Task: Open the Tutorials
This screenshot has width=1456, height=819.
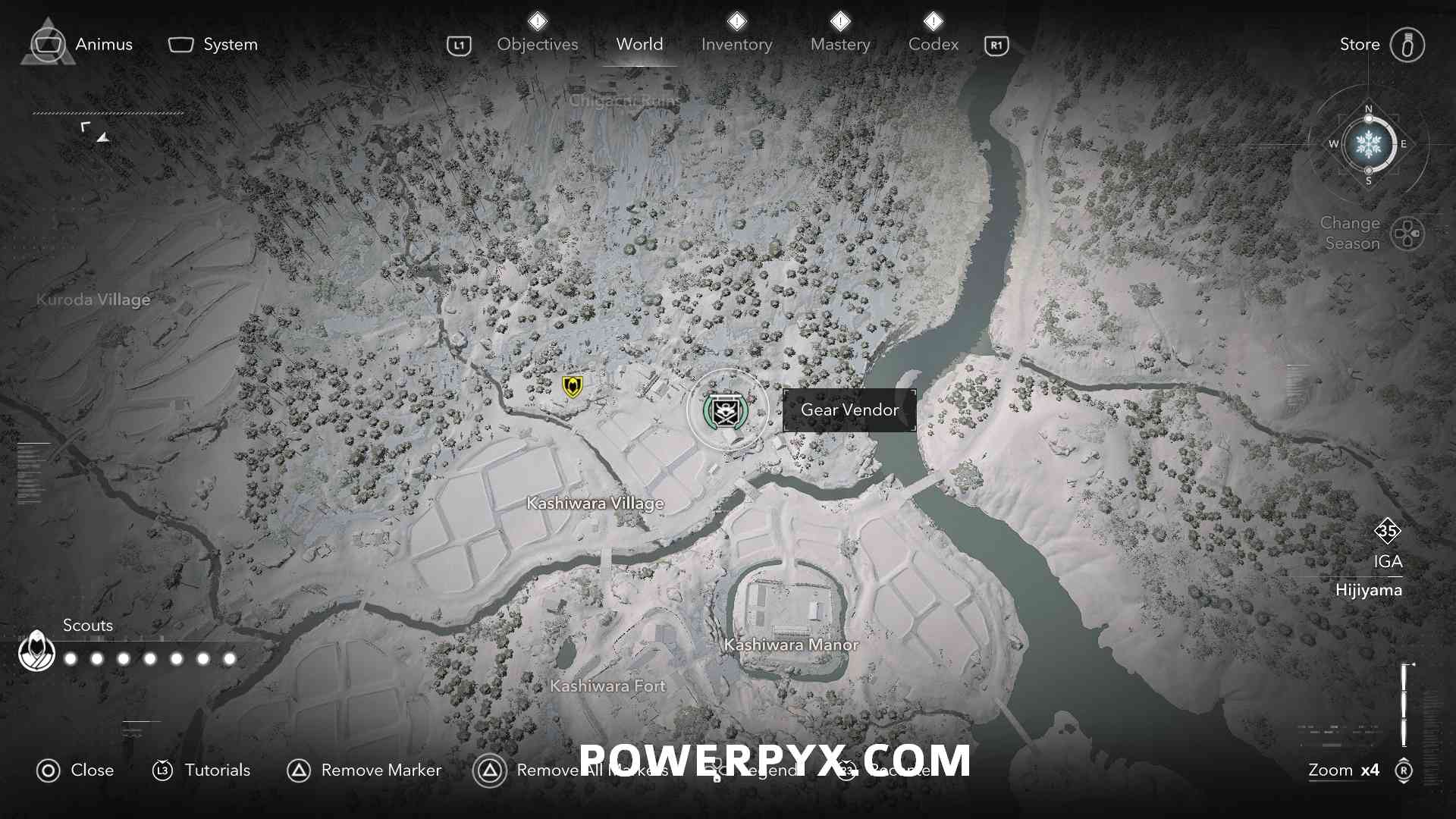Action: click(202, 770)
